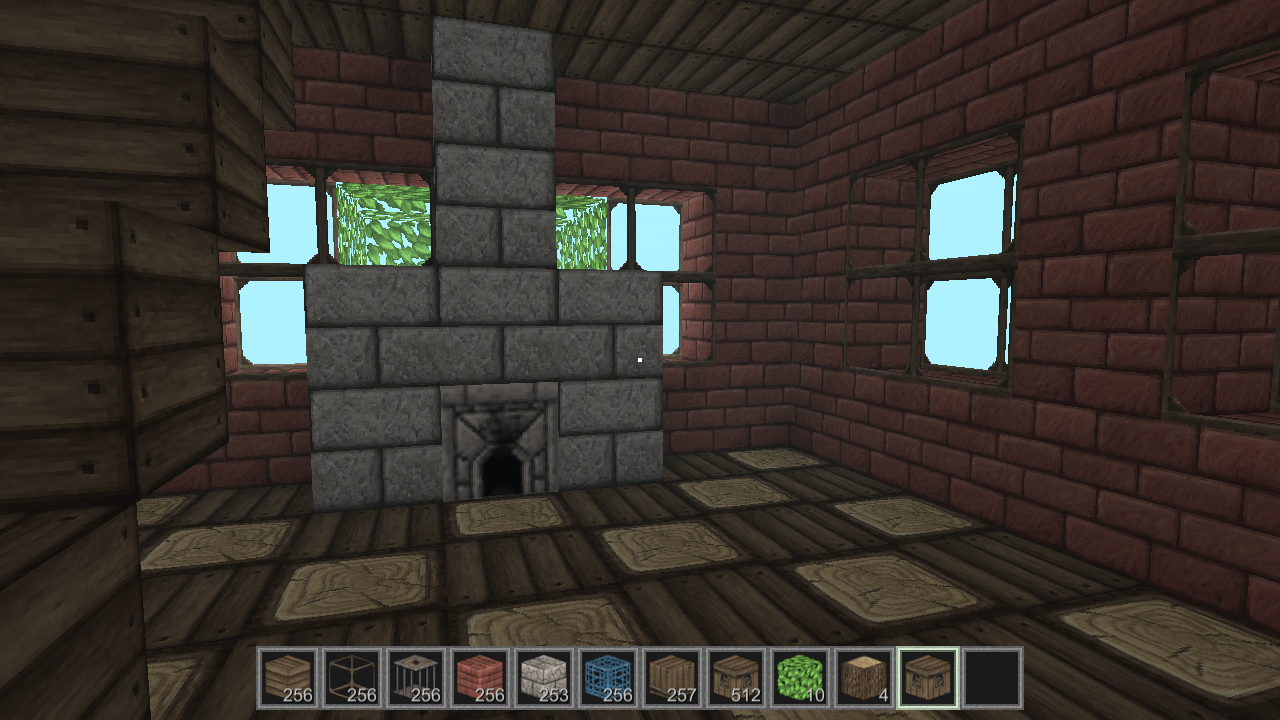Select the dark planks slot showing 257
Screen dimensions: 1280x720
tap(672, 680)
